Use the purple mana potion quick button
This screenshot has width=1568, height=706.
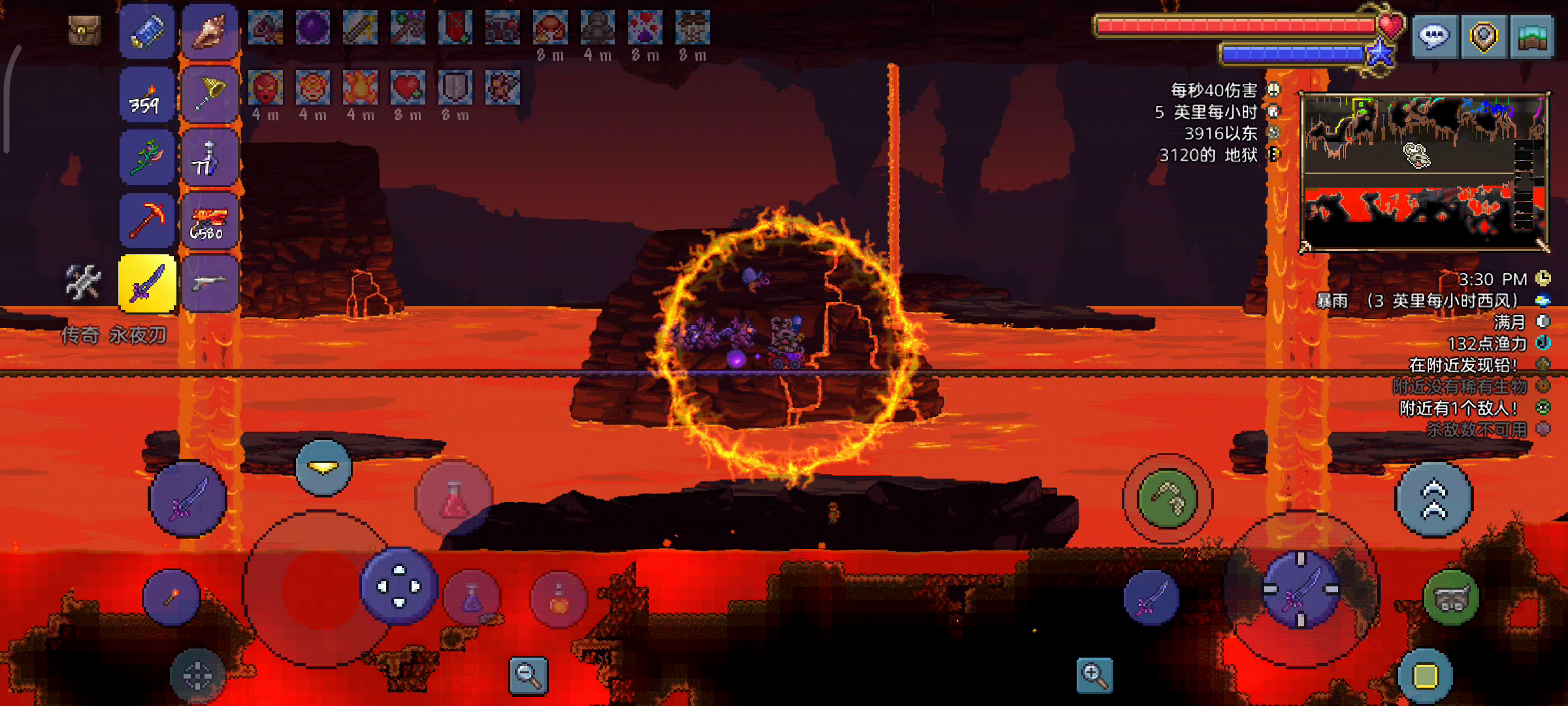pyautogui.click(x=472, y=597)
